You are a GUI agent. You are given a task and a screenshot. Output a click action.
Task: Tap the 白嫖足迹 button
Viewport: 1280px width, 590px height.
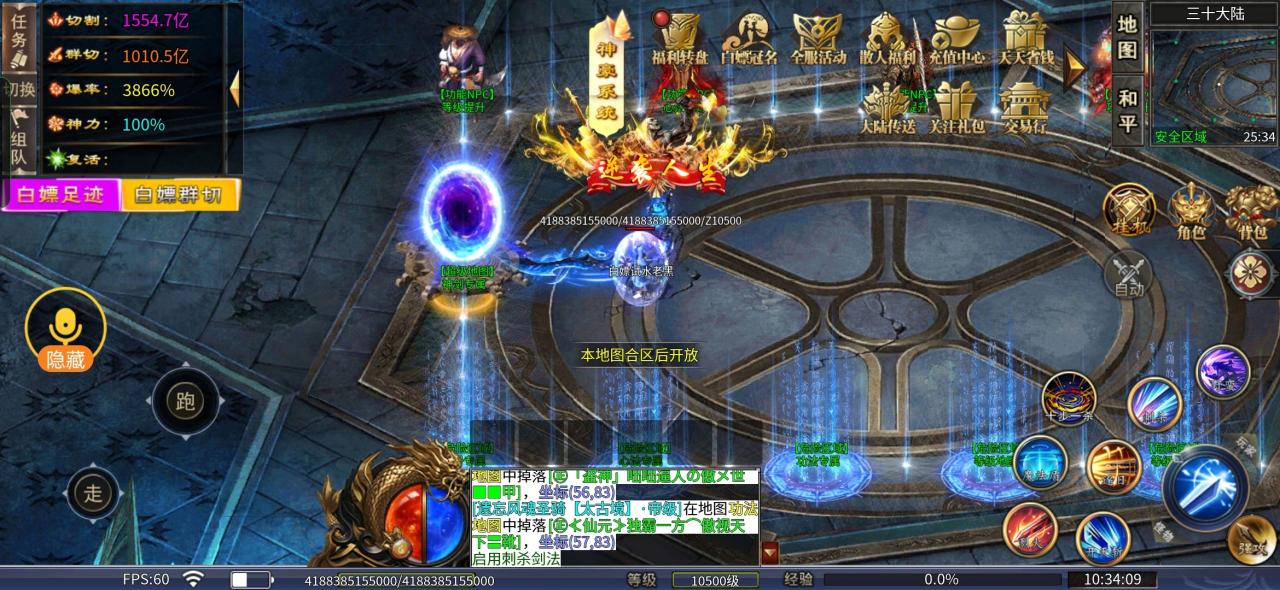click(x=61, y=194)
